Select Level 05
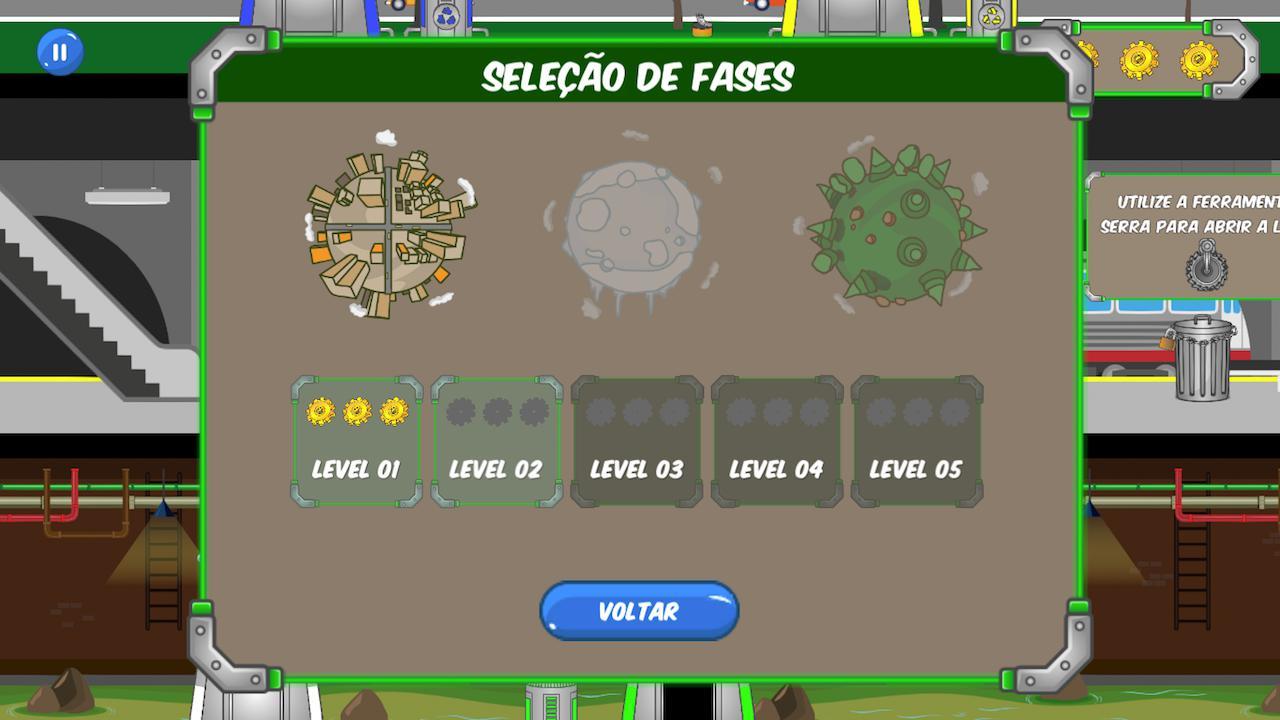This screenshot has height=720, width=1280. pos(916,440)
